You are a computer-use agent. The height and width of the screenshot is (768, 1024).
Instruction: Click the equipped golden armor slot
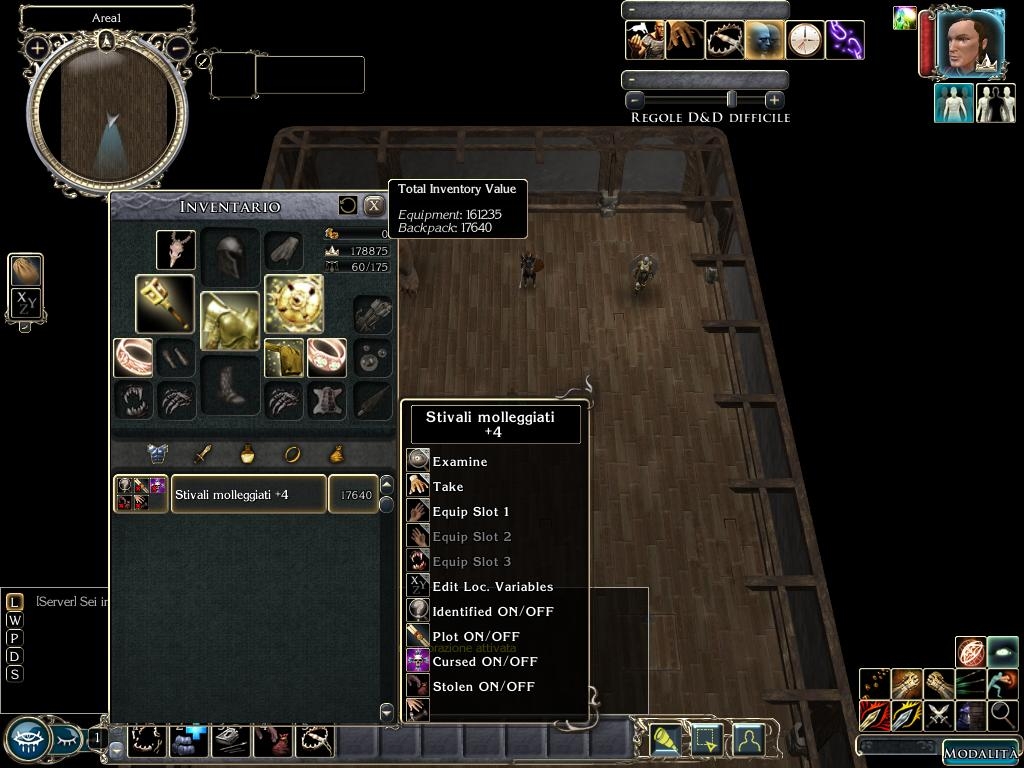[x=230, y=321]
